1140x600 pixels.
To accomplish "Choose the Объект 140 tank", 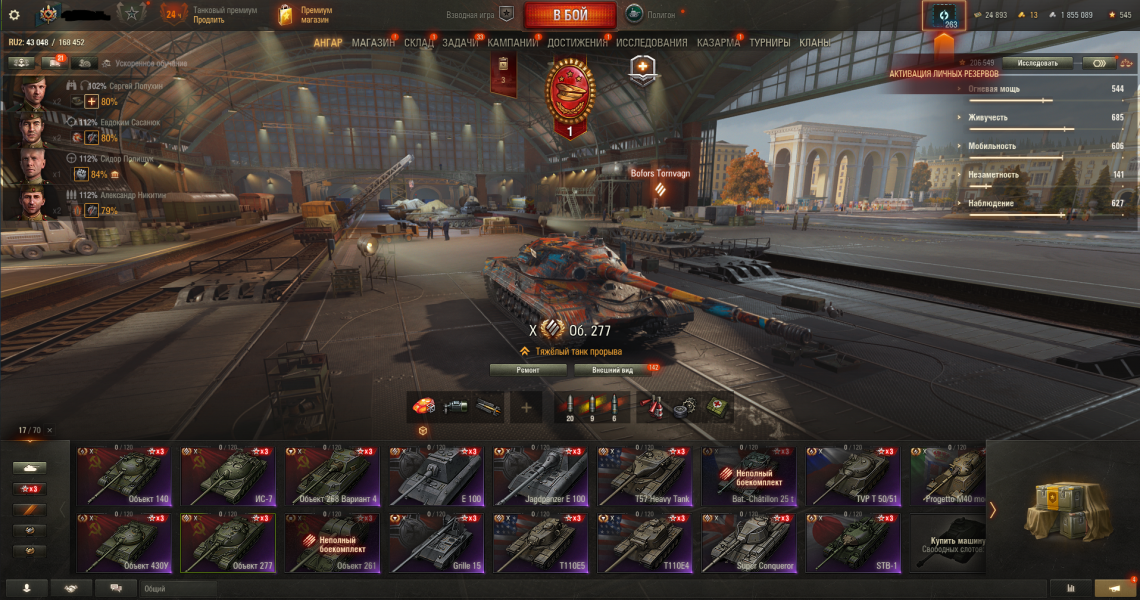I will [x=123, y=476].
